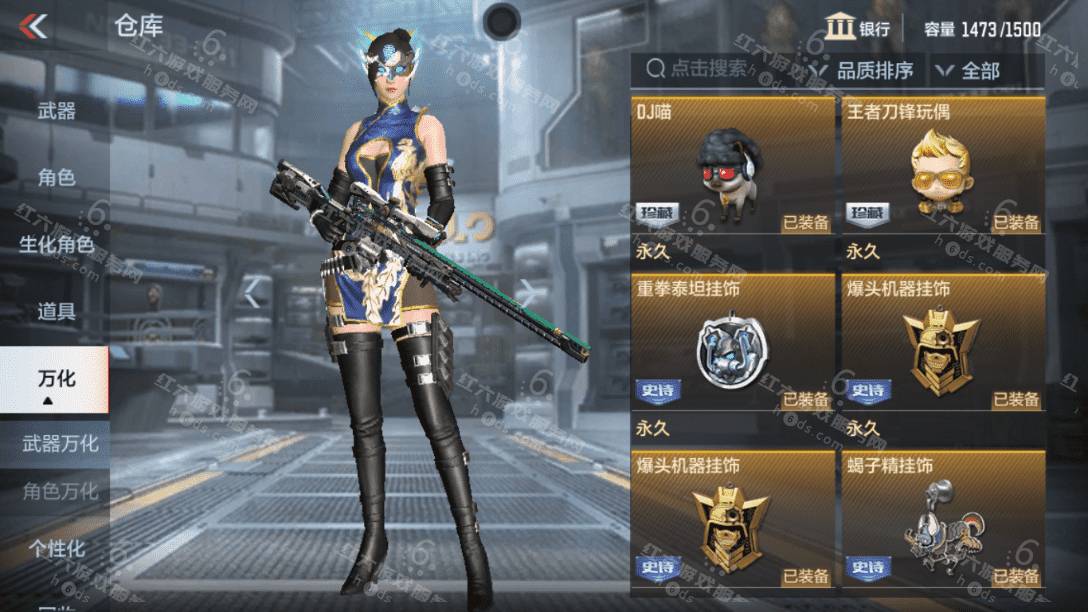Select the 王者刀锋玩偶 item card

pos(943,166)
